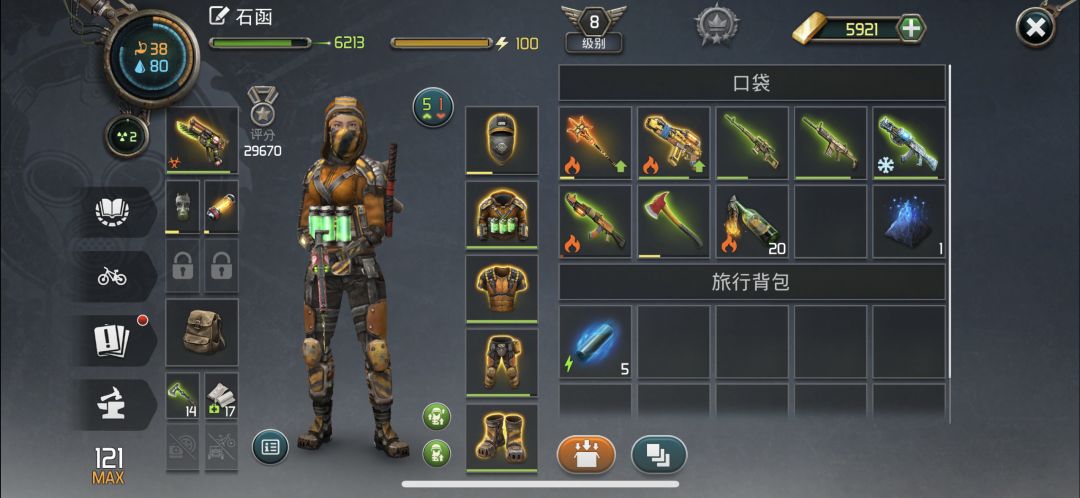The image size is (1080, 498).
Task: Open the character details list button
Action: point(270,447)
